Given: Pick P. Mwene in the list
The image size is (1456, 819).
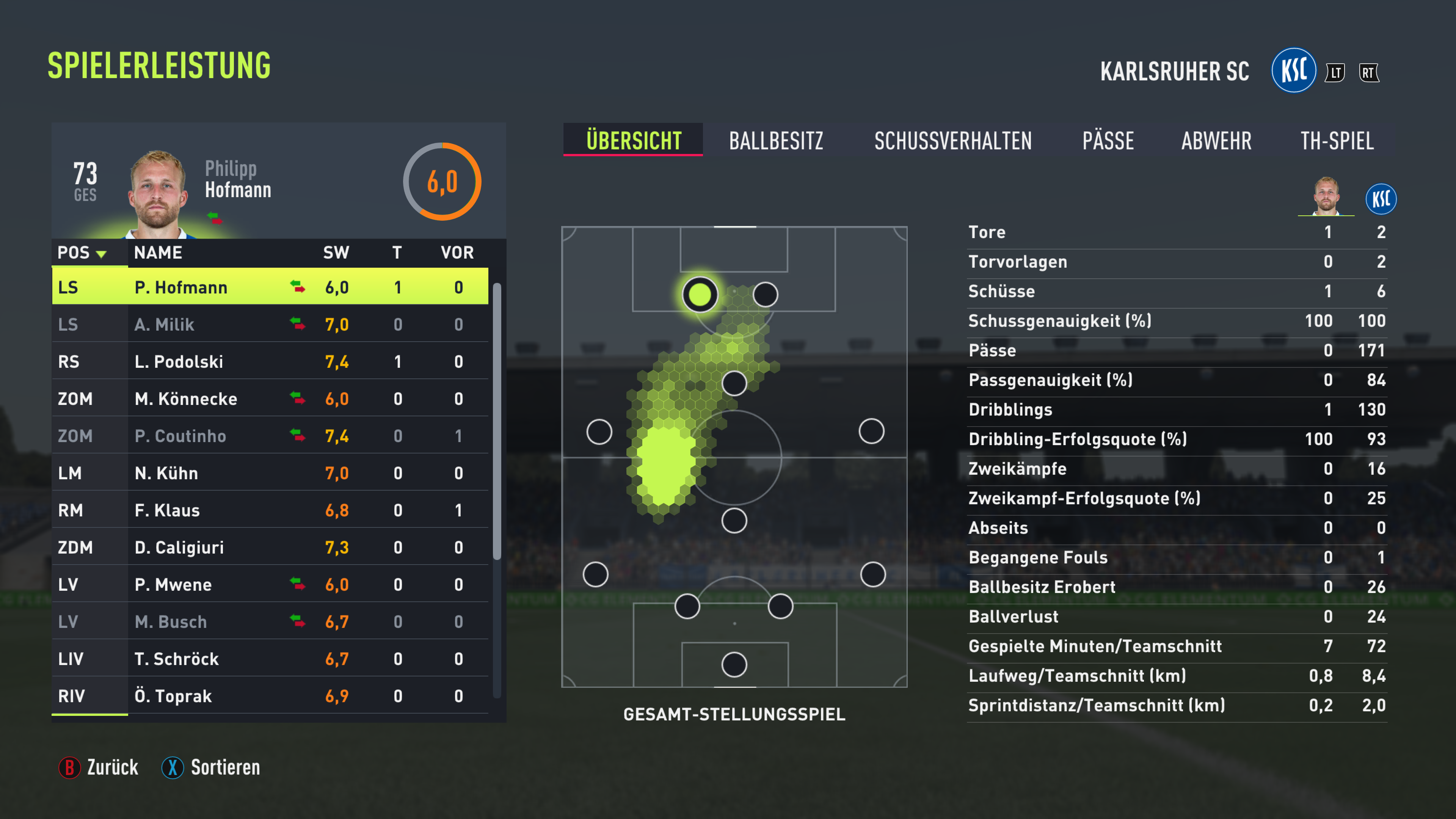Looking at the screenshot, I should 270,584.
